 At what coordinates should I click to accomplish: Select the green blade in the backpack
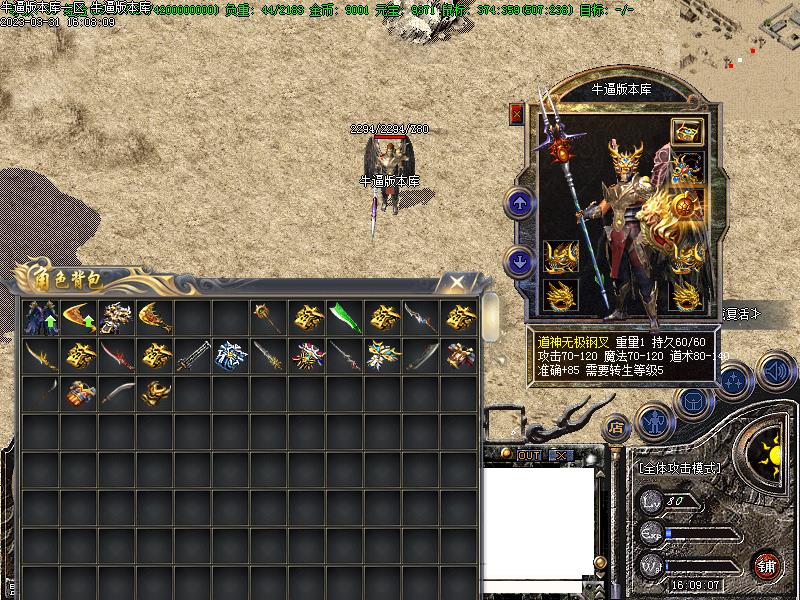pos(345,318)
